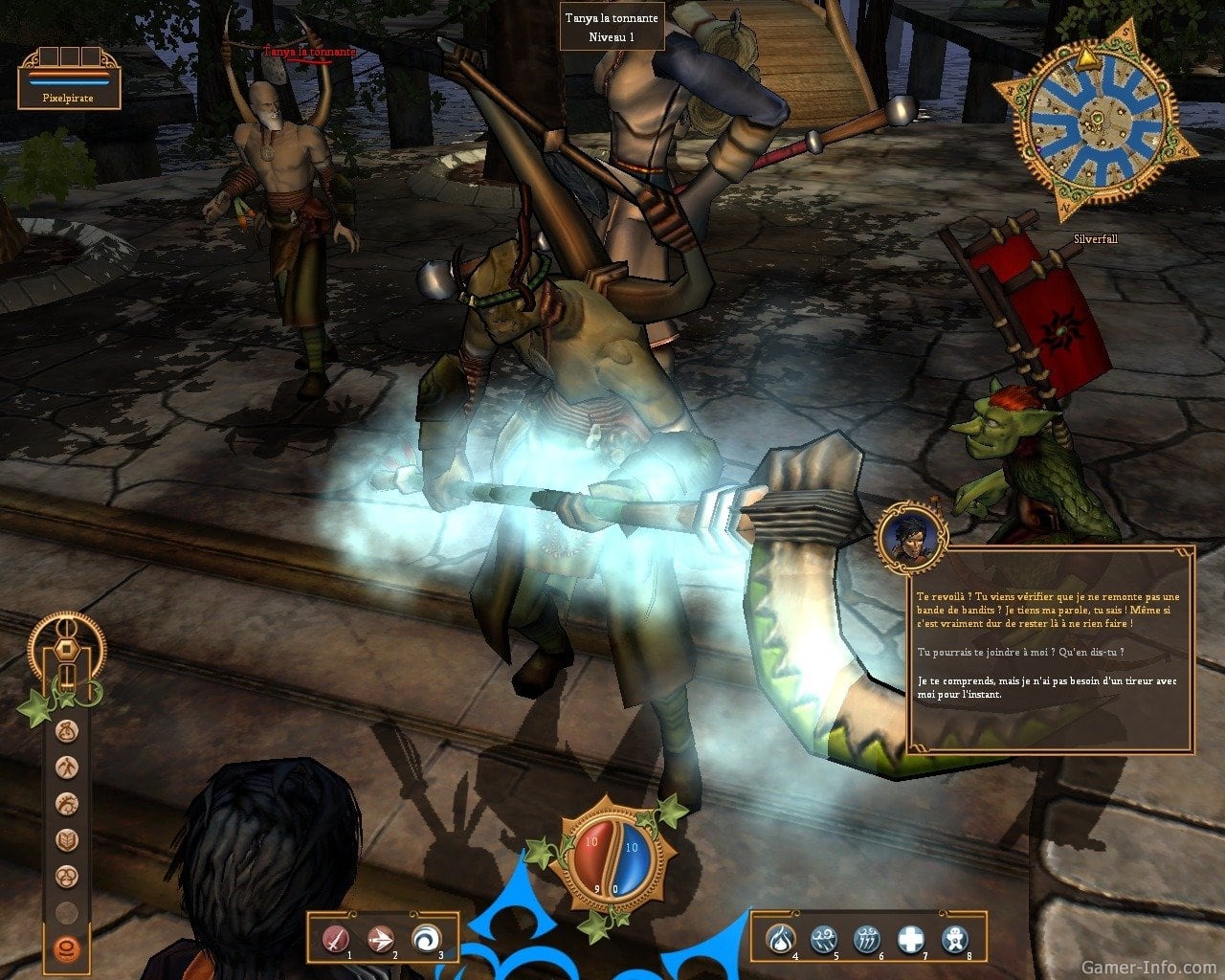This screenshot has height=980, width=1225.
Task: Choose reply "Tu pourrais te joindre à moi ?"
Action: 1019,653
